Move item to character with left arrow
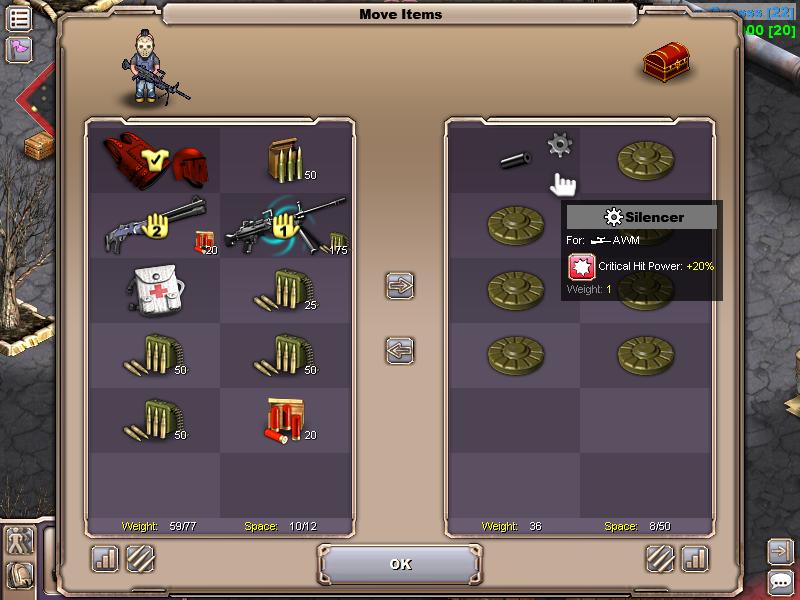This screenshot has height=600, width=800. (400, 351)
